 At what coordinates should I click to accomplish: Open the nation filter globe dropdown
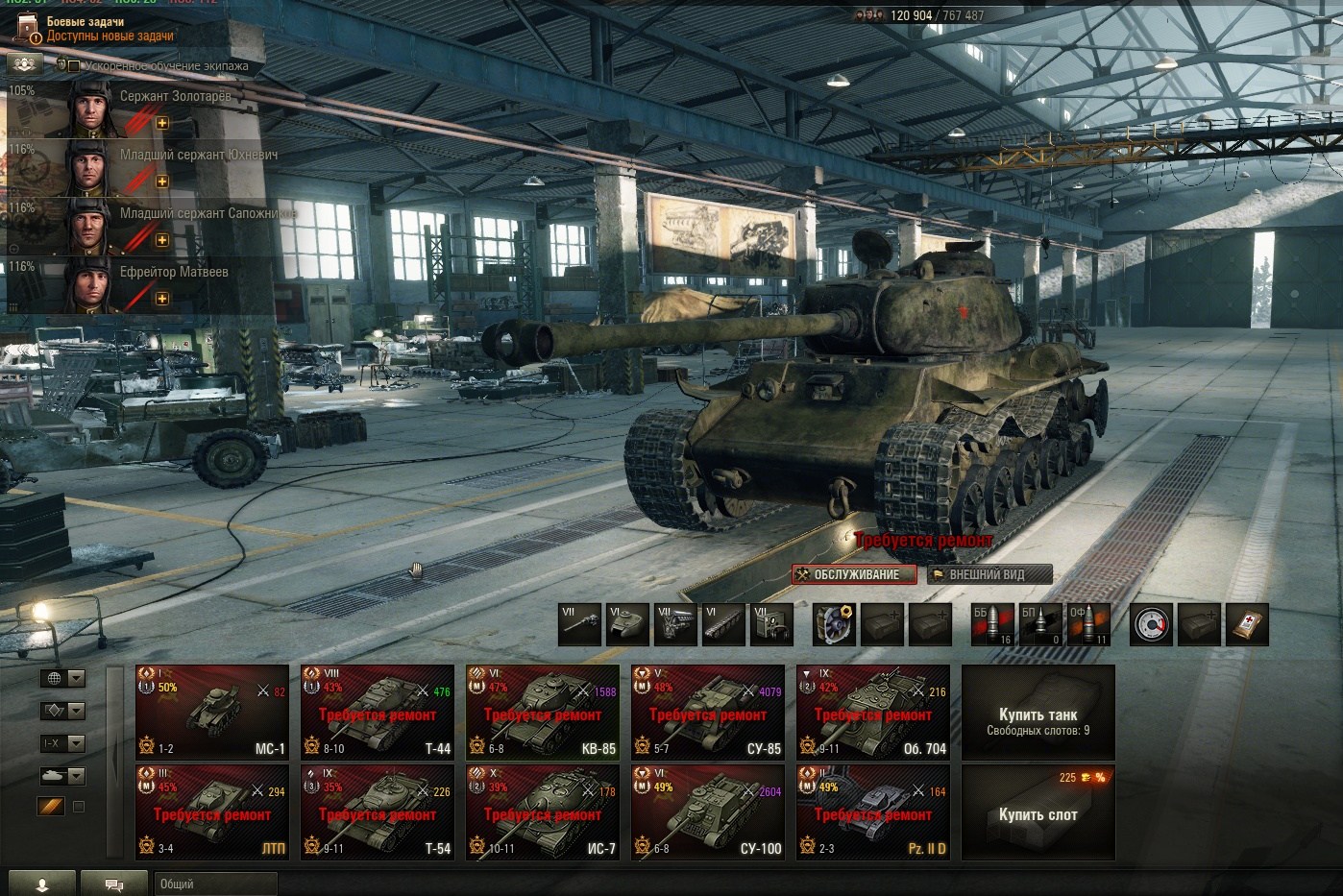pyautogui.click(x=63, y=678)
